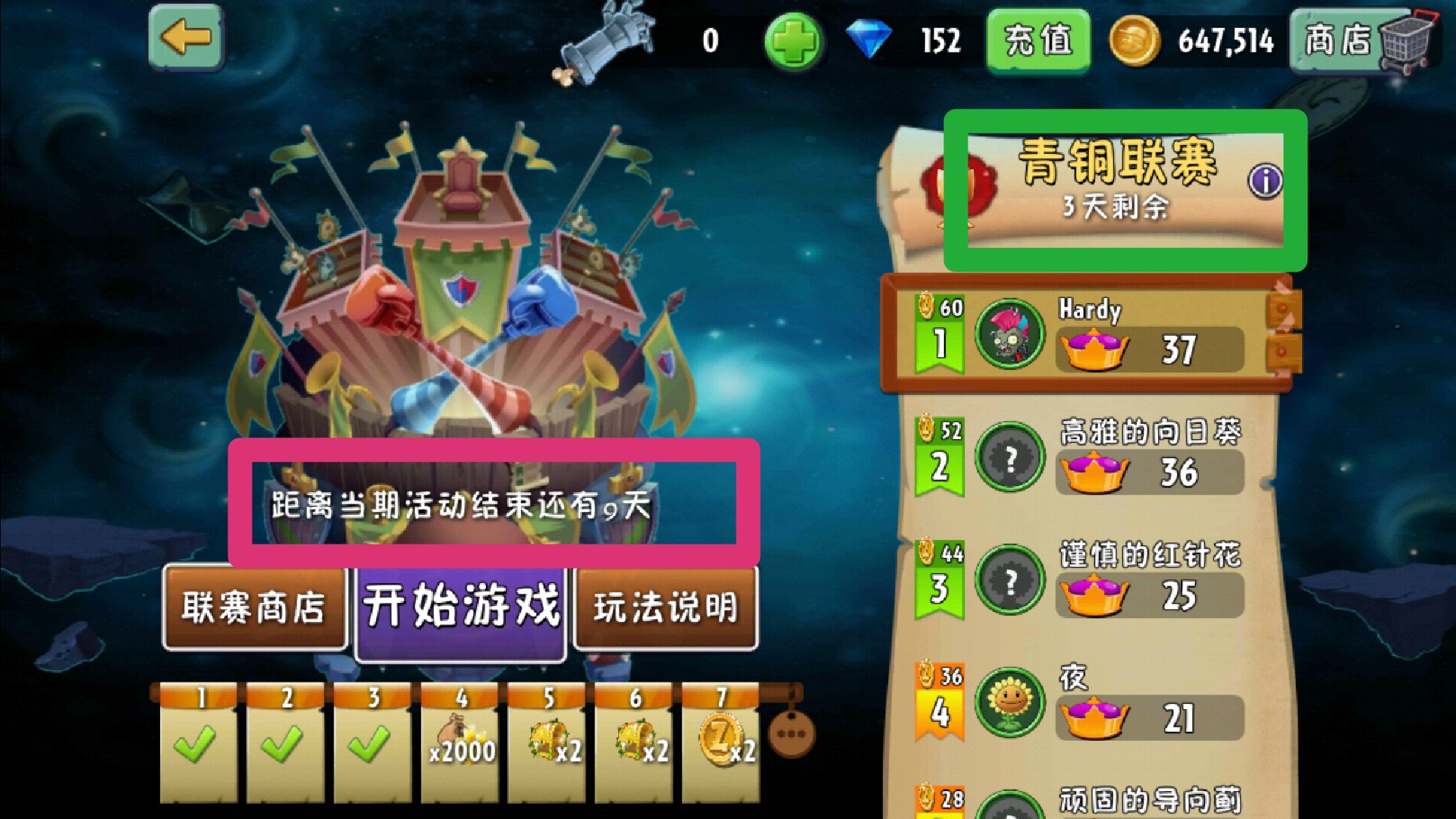Click the back arrow button
Screen dimensions: 1456x819
click(x=187, y=36)
